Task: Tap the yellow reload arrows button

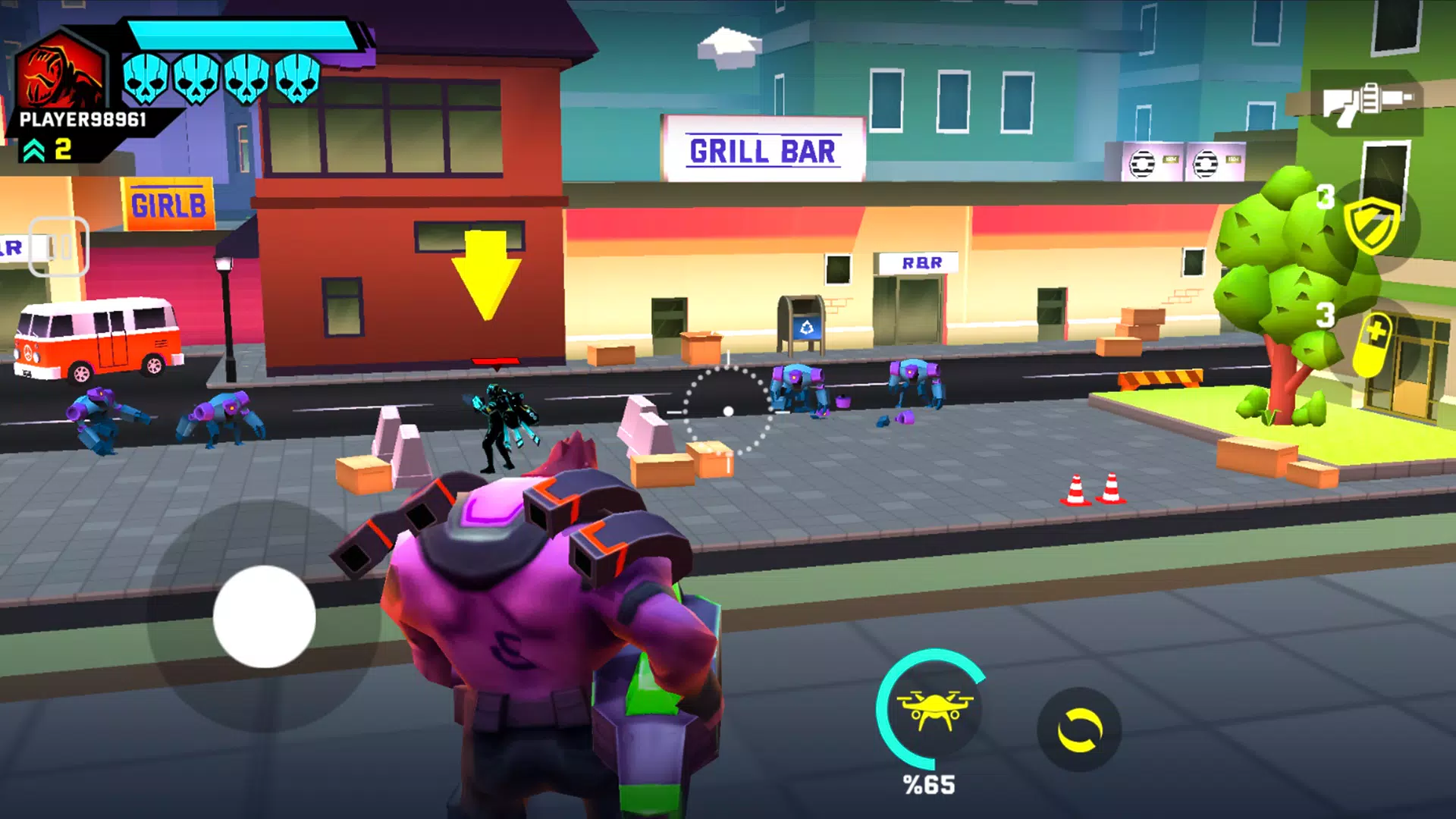Action: (x=1079, y=730)
